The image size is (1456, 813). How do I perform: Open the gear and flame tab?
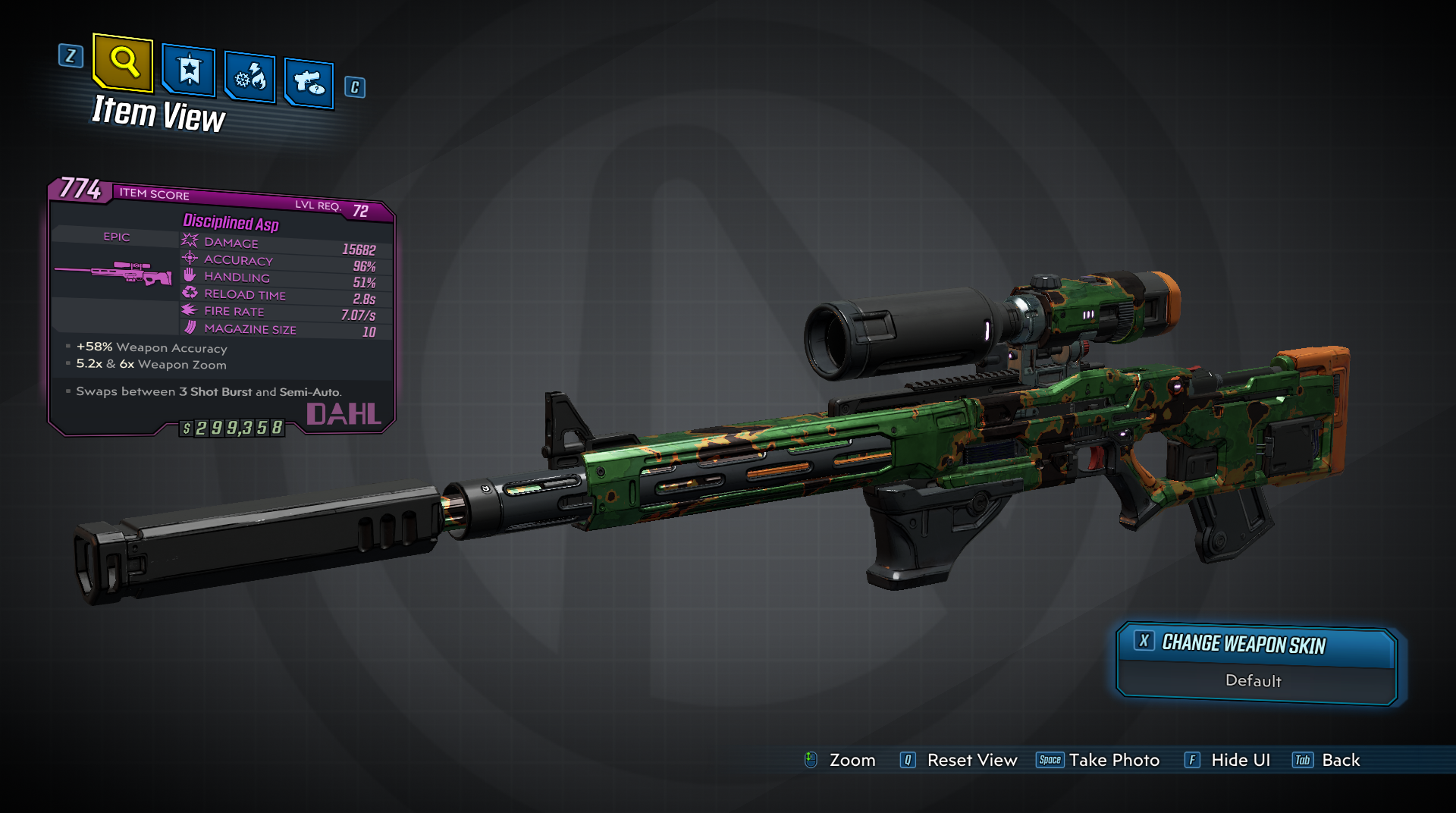[250, 77]
